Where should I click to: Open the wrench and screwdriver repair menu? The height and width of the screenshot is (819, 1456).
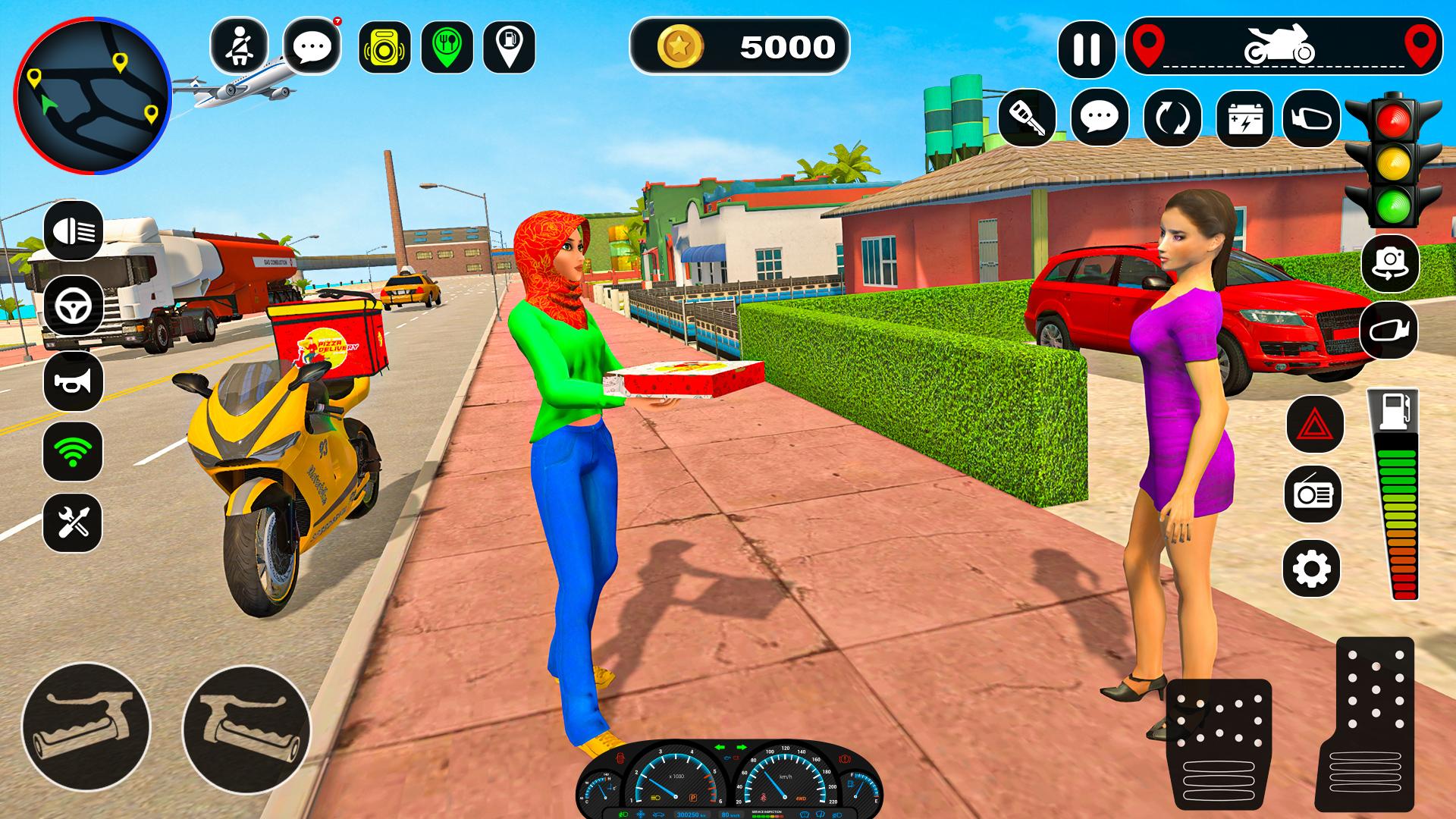pyautogui.click(x=74, y=522)
